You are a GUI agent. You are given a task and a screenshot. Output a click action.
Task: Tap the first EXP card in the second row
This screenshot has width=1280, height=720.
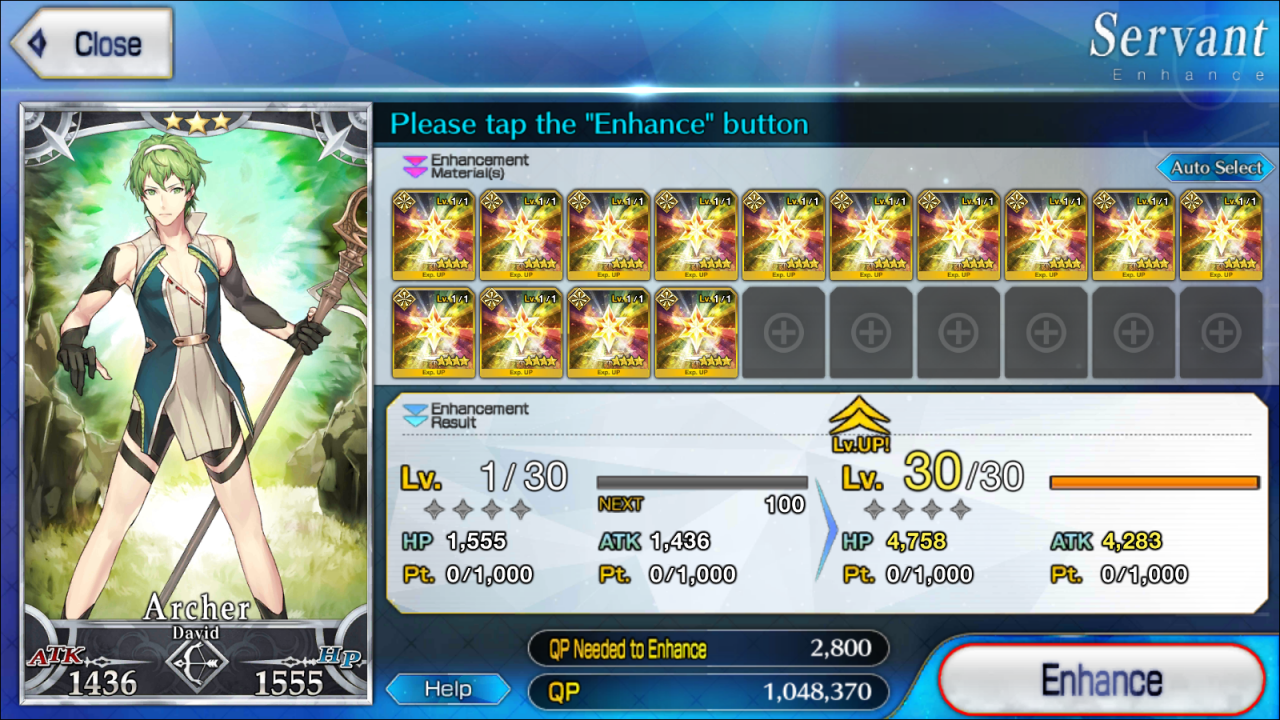433,332
